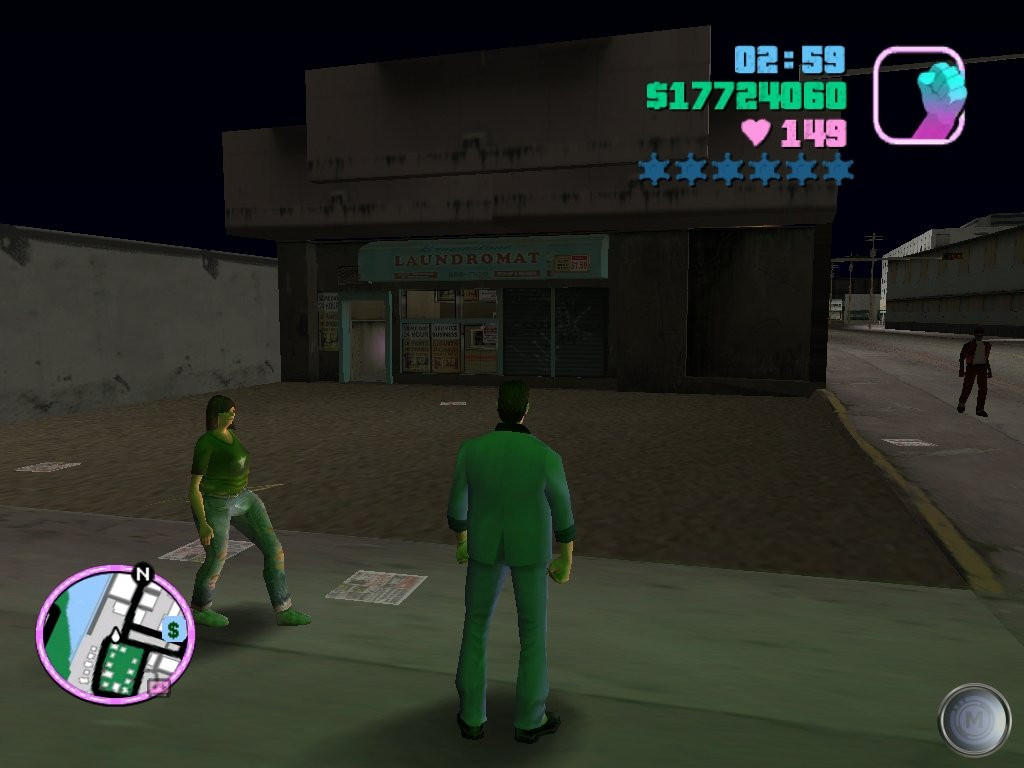Tap the small pink icon on the minimap's lower edge
1024x768 pixels.
pos(158,687)
